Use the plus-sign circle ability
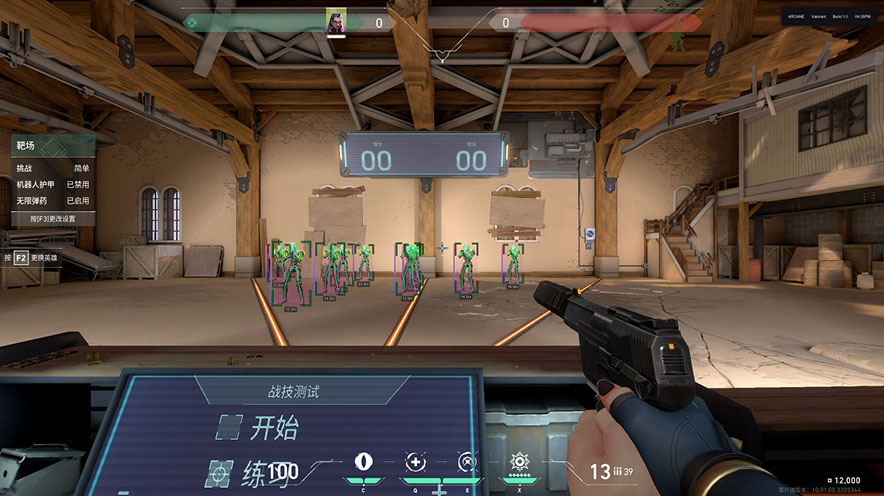This screenshot has width=884, height=496. pos(415,462)
